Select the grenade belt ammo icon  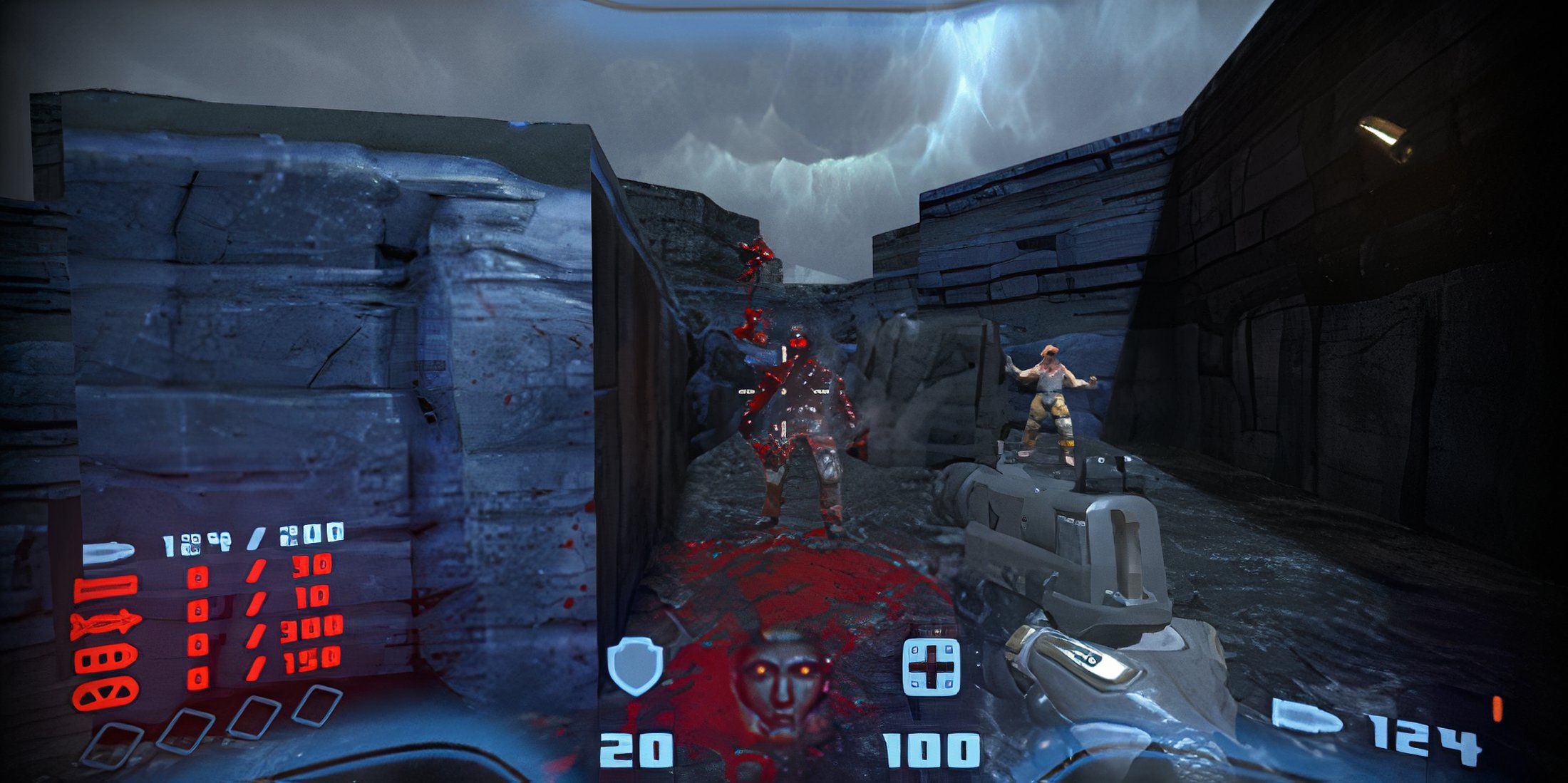(106, 659)
